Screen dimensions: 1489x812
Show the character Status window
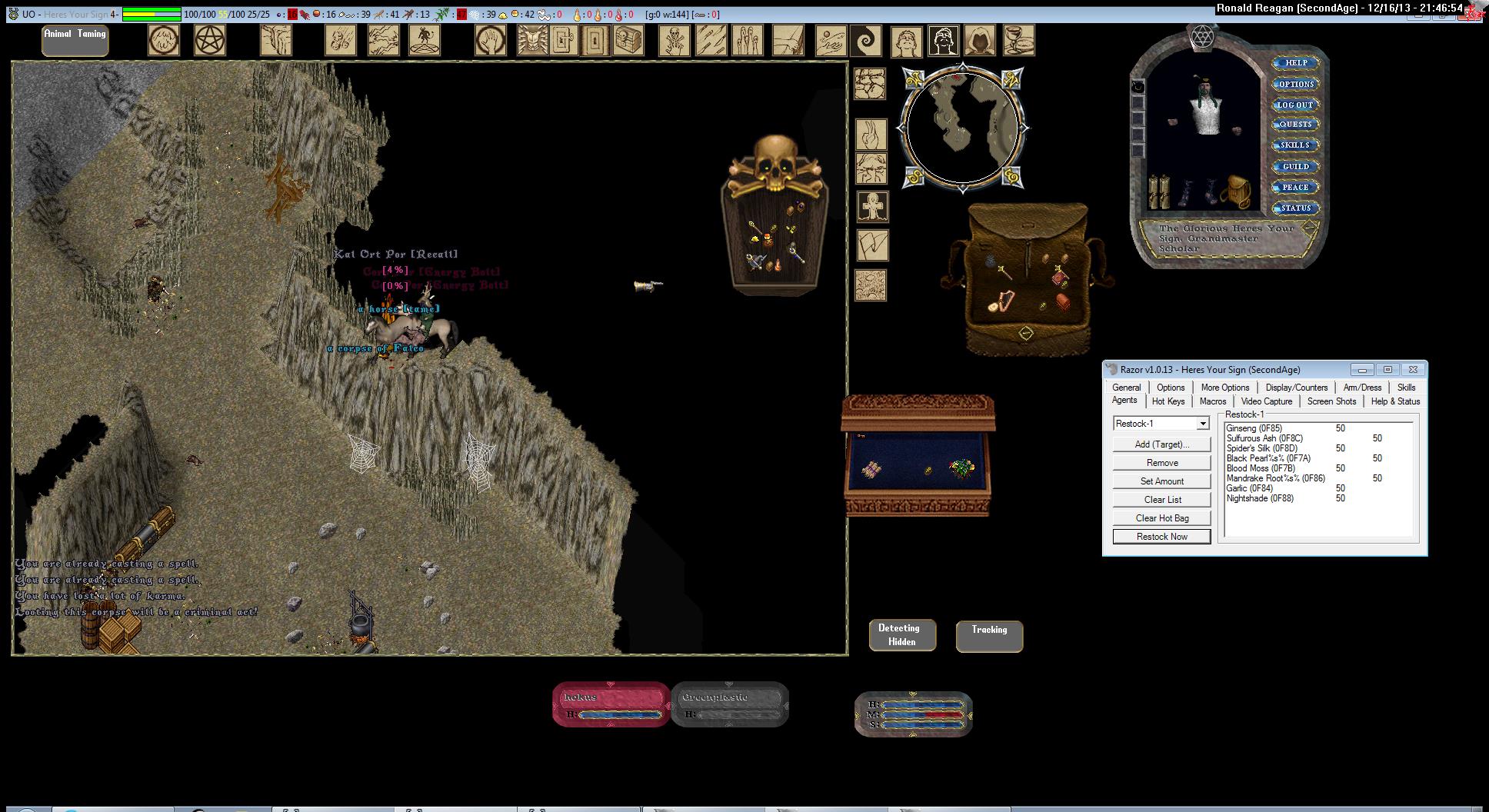click(1295, 208)
